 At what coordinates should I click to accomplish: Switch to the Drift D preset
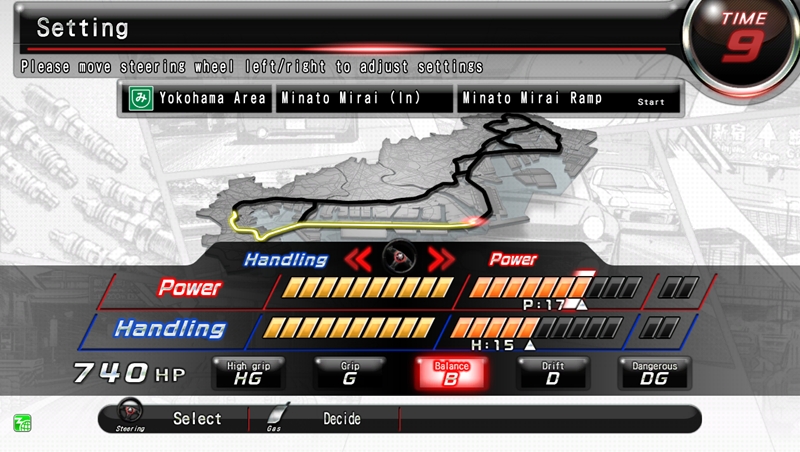(x=553, y=373)
